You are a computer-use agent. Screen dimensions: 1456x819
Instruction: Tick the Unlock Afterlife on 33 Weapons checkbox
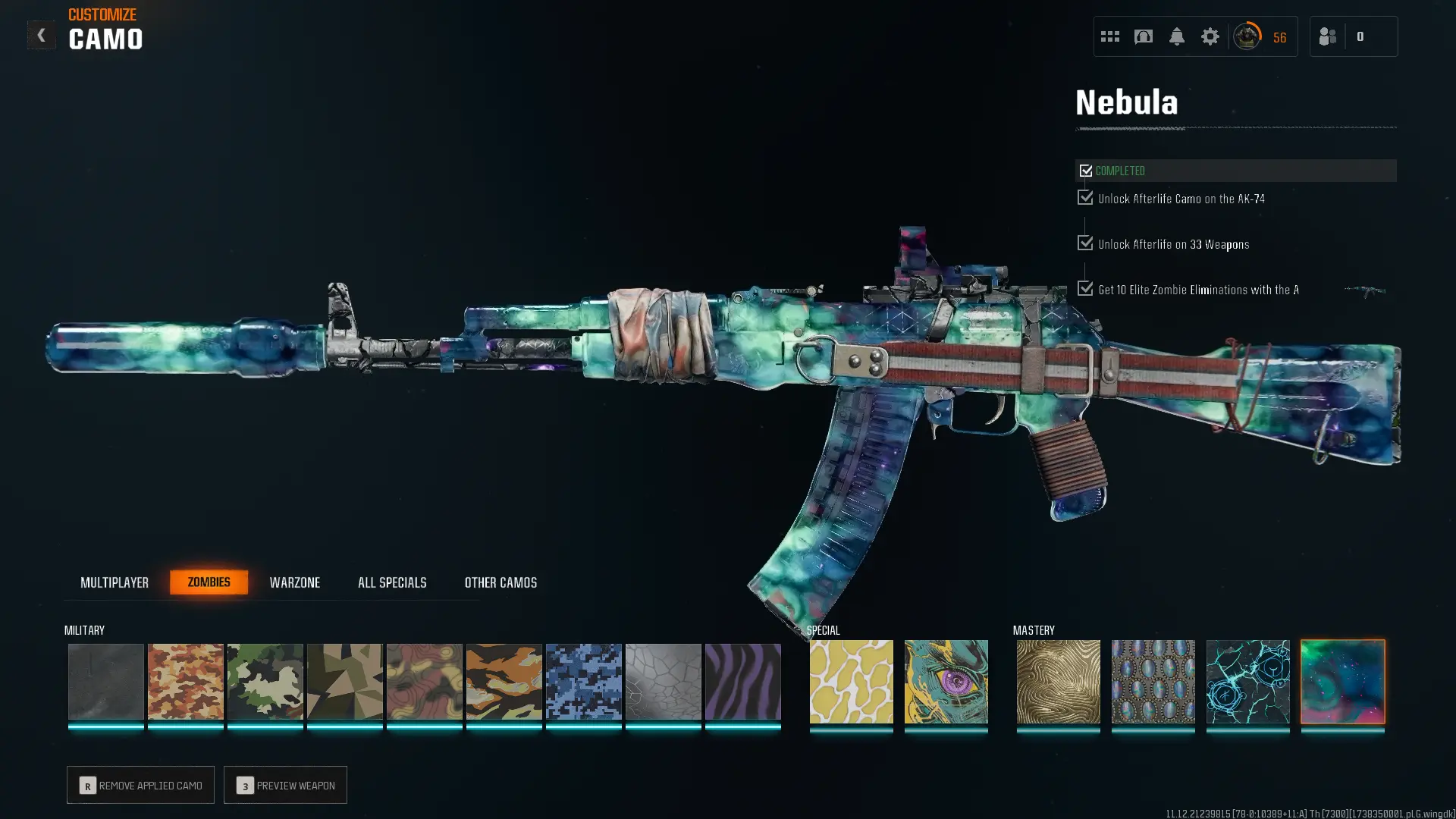pos(1084,243)
